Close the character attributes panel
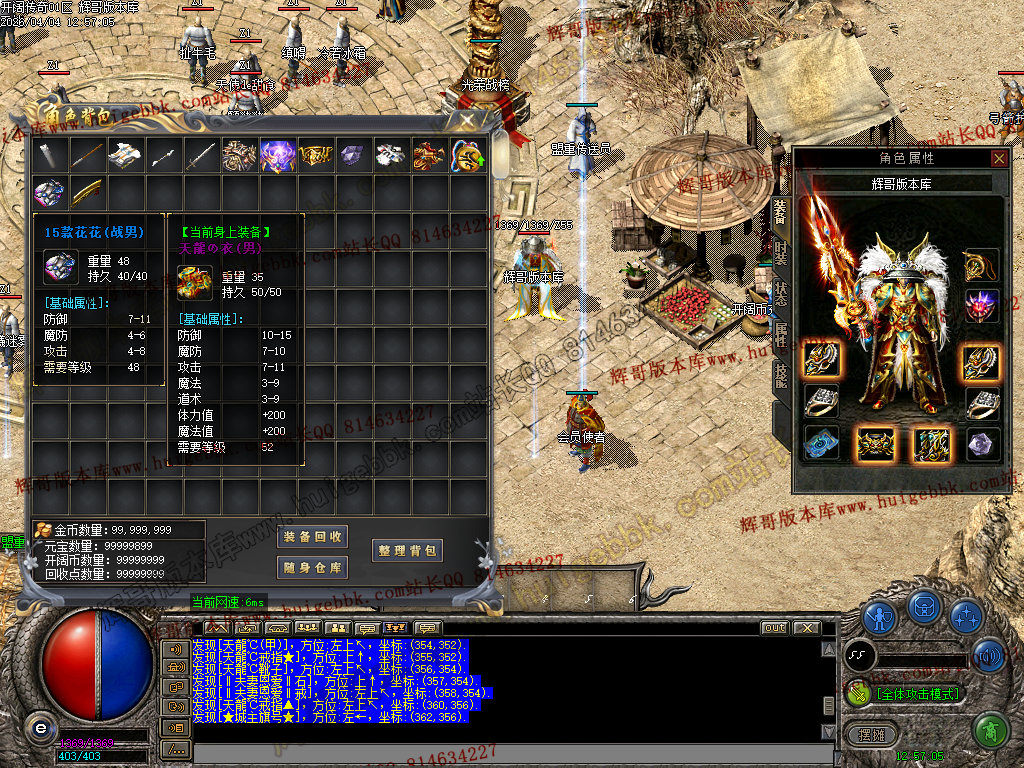The width and height of the screenshot is (1024, 768). point(998,158)
